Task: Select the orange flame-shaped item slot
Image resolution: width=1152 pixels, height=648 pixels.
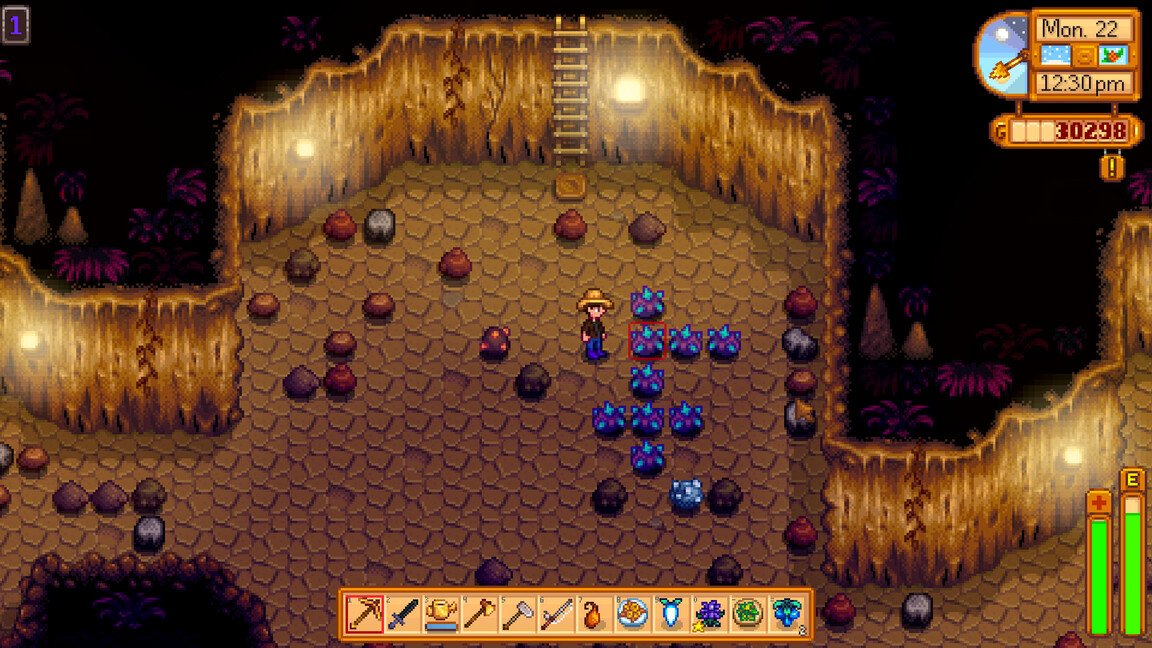Action: click(x=593, y=613)
